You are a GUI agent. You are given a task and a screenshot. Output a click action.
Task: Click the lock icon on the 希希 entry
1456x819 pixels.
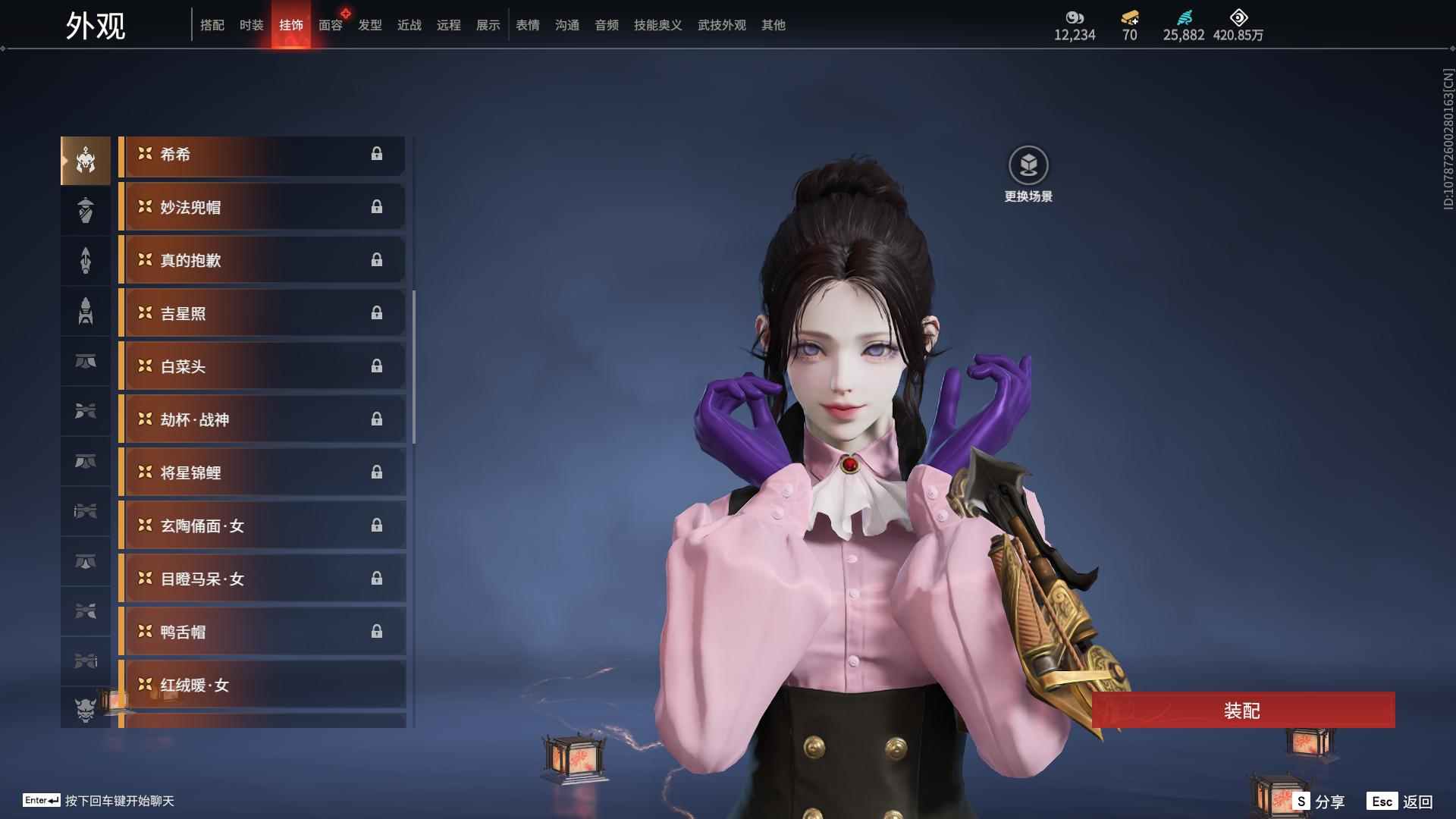point(378,154)
